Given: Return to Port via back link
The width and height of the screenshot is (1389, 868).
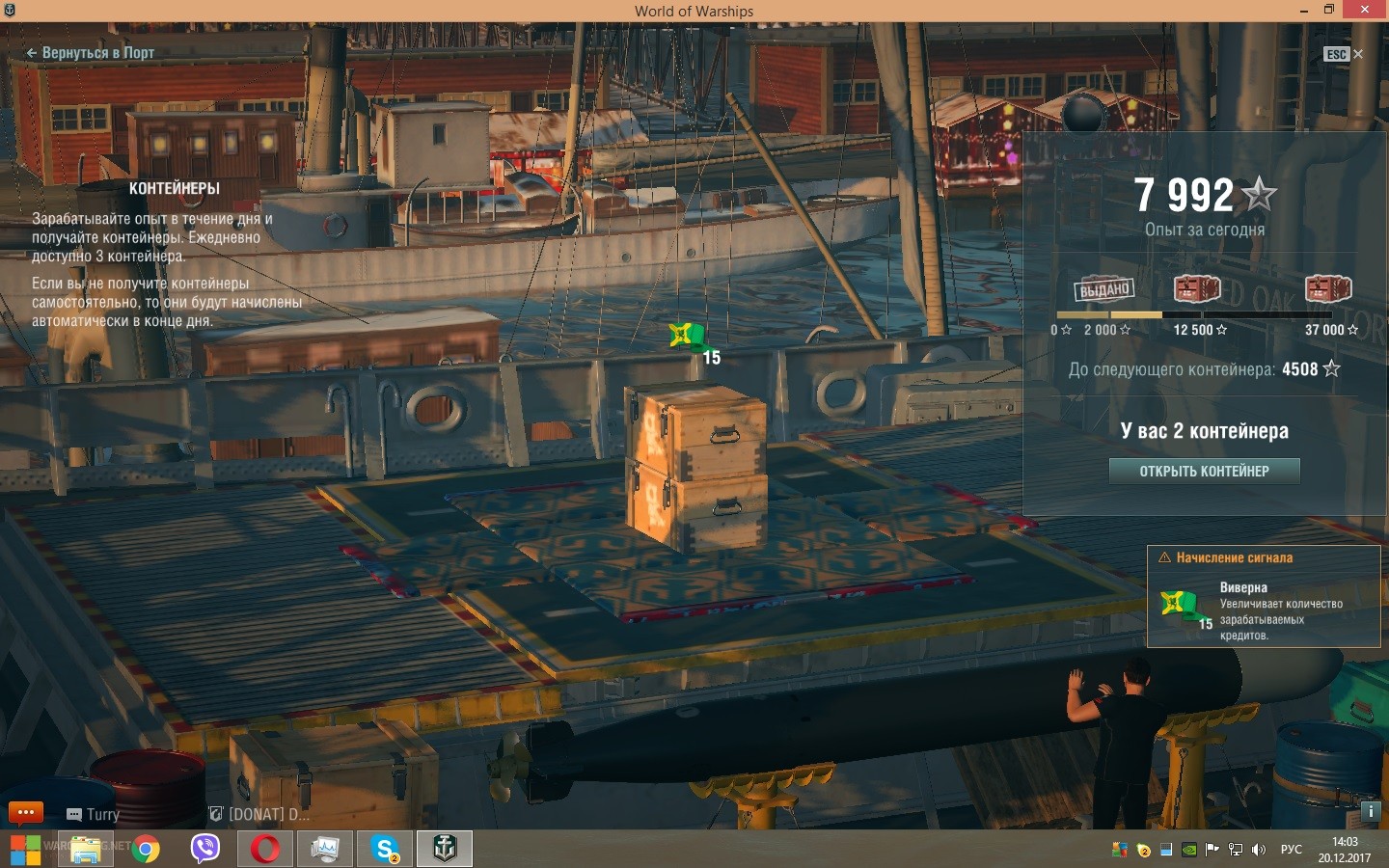Looking at the screenshot, I should tap(91, 53).
